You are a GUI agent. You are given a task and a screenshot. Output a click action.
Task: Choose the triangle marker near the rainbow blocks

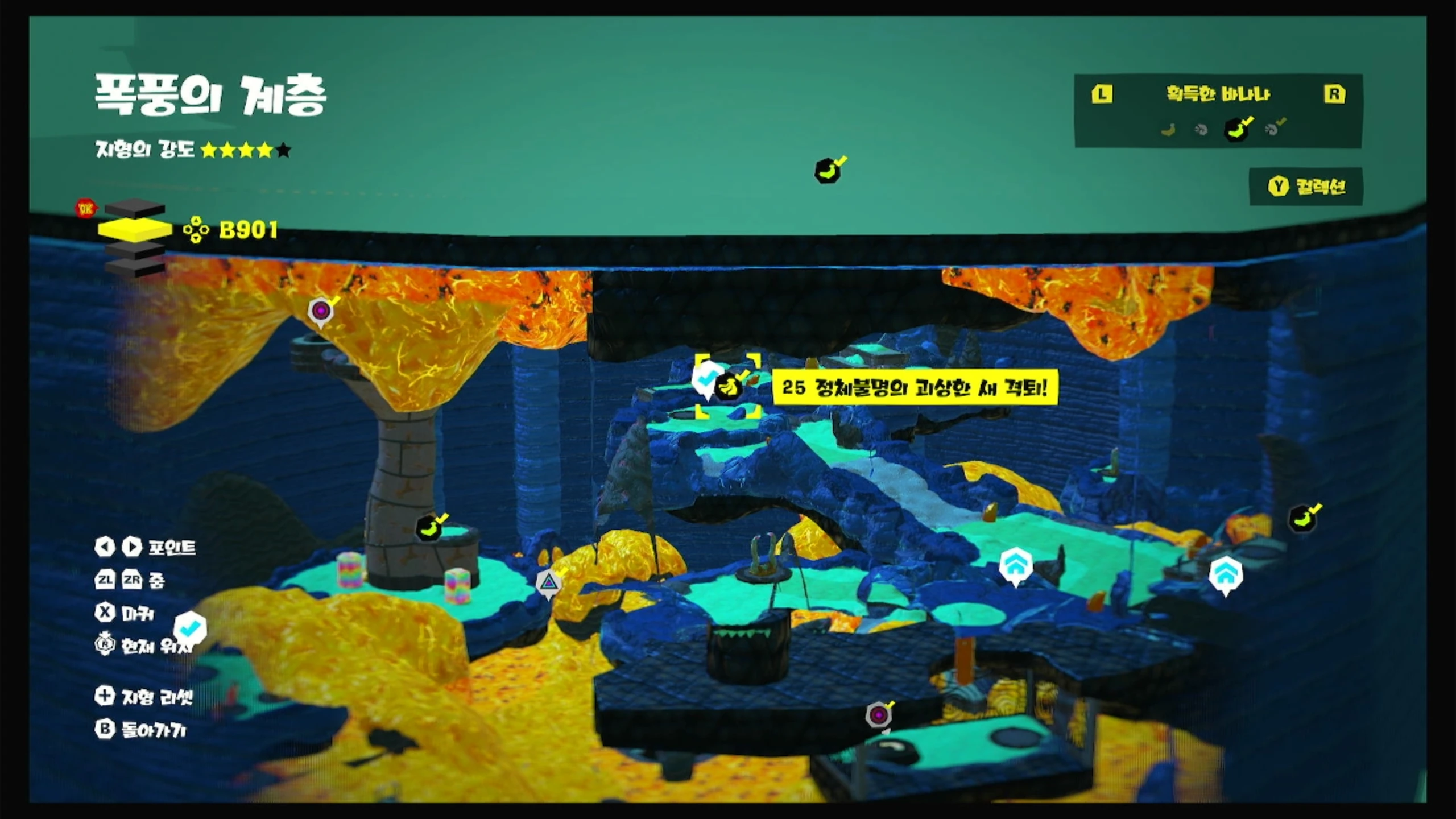548,582
